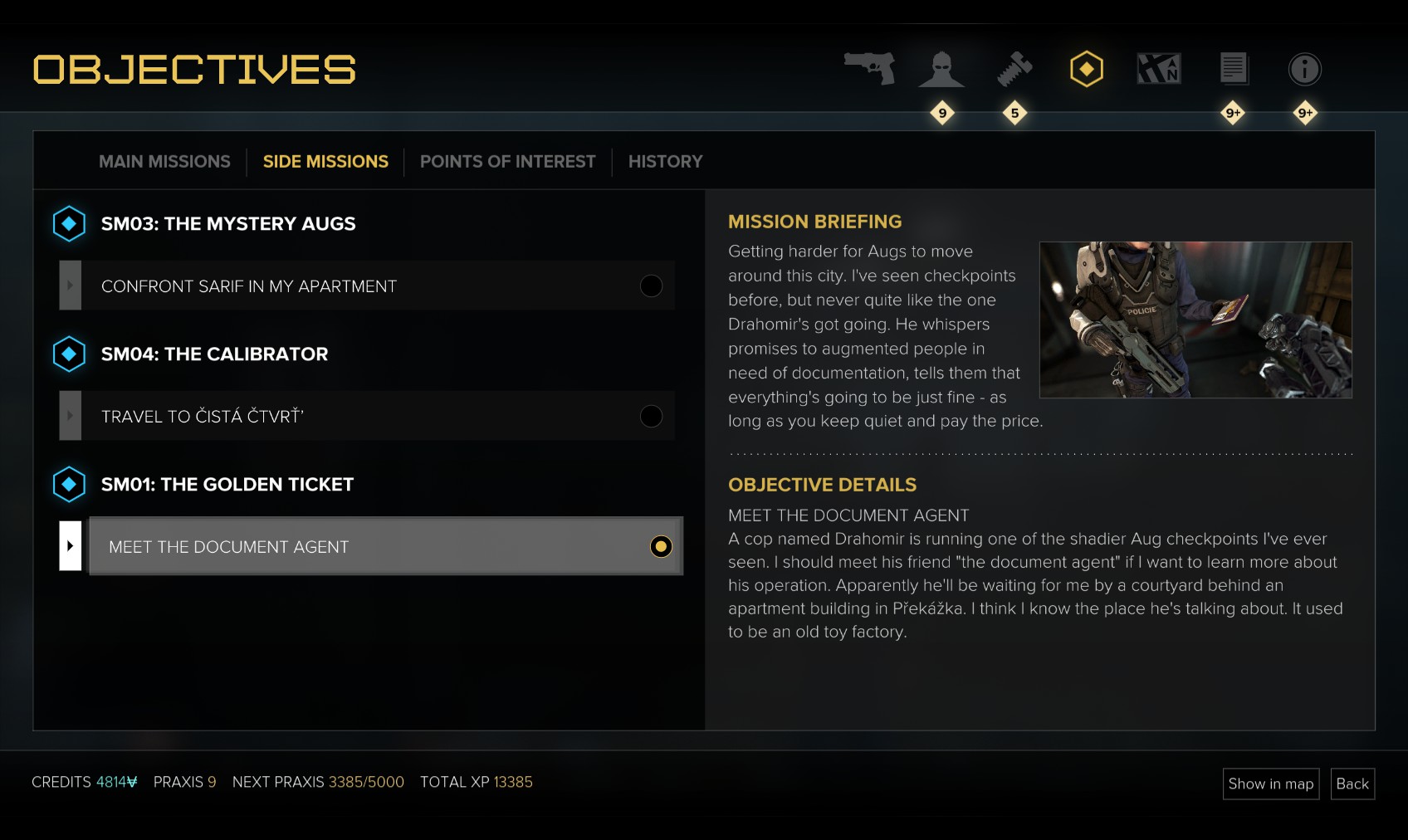Open the bolt crafting icon
1408x840 pixels.
pos(1014,70)
